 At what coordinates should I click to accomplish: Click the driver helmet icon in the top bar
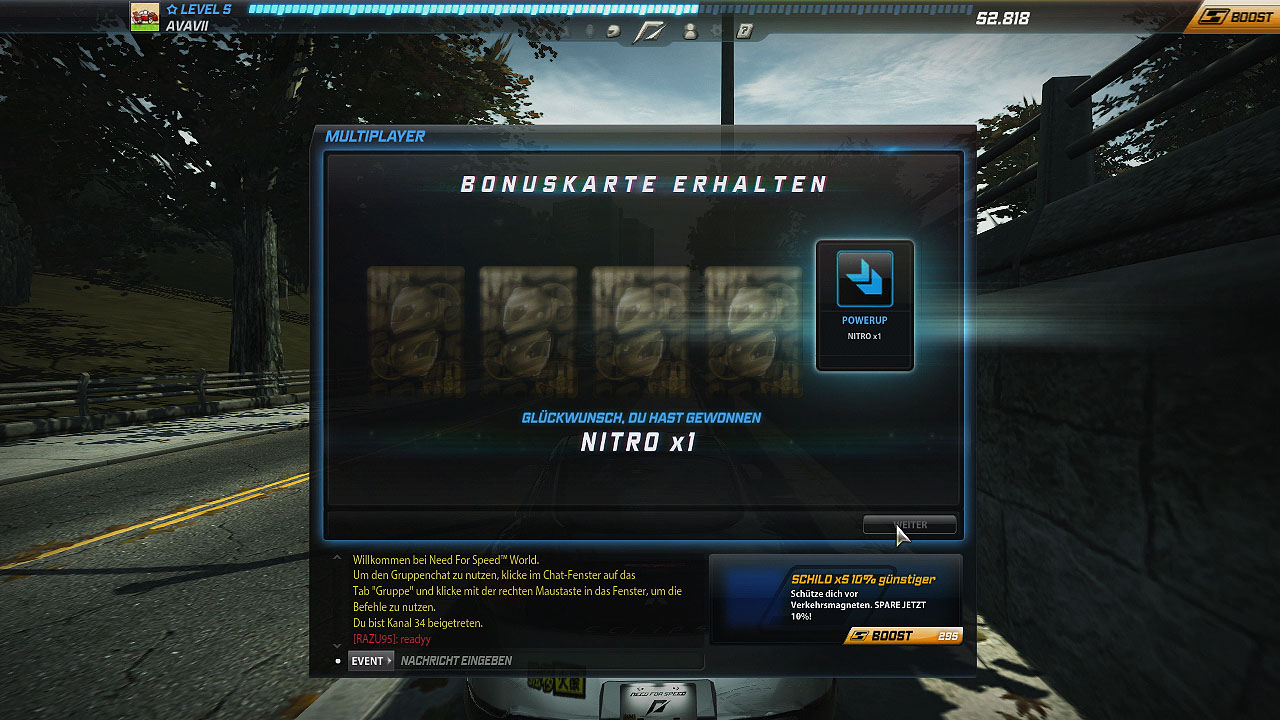(x=612, y=31)
